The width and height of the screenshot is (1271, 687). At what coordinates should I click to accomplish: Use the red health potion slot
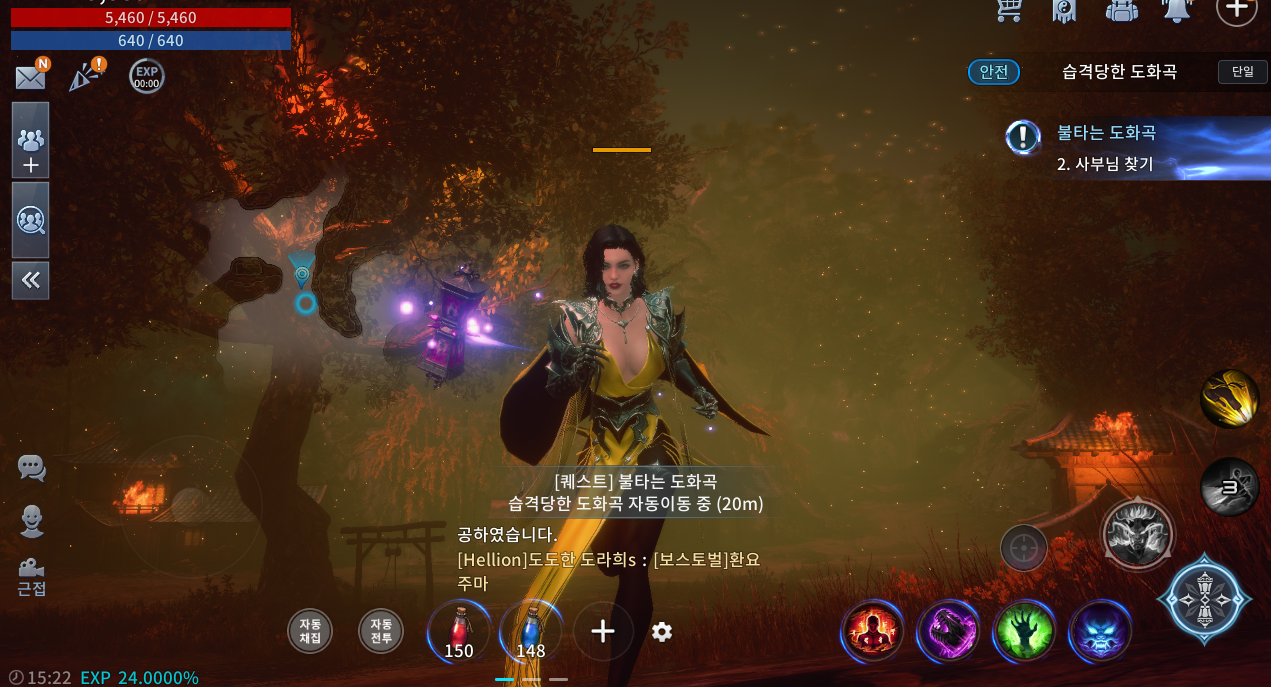click(x=459, y=632)
